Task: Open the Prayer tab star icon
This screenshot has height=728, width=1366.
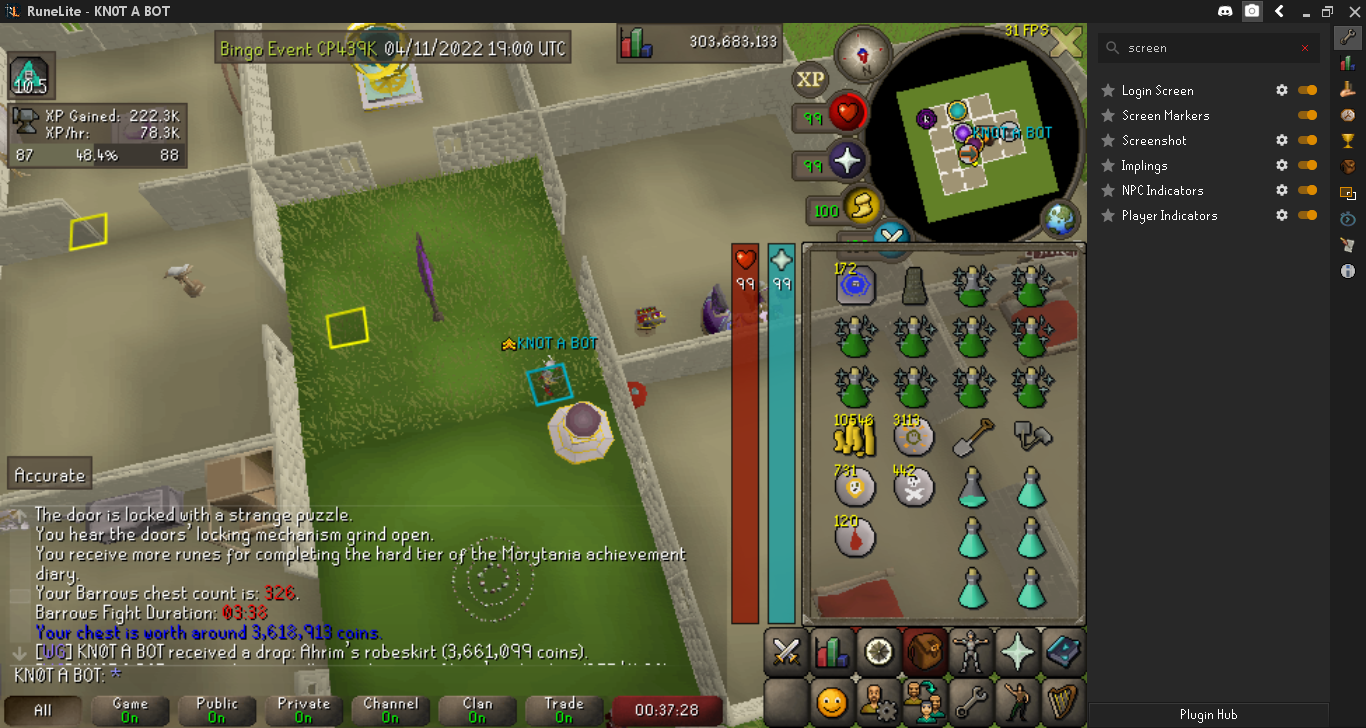Action: pyautogui.click(x=1017, y=653)
